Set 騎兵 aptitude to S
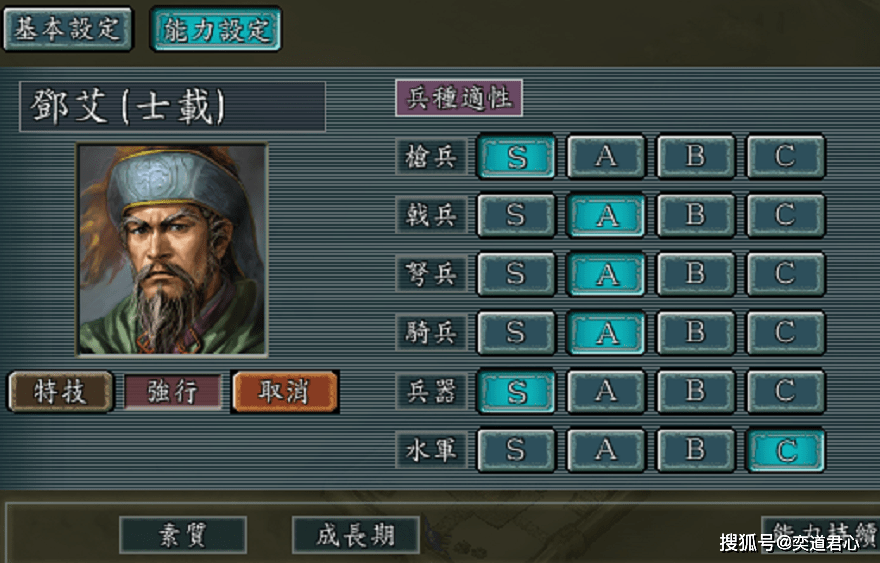Screen dimensions: 880x563 516,332
